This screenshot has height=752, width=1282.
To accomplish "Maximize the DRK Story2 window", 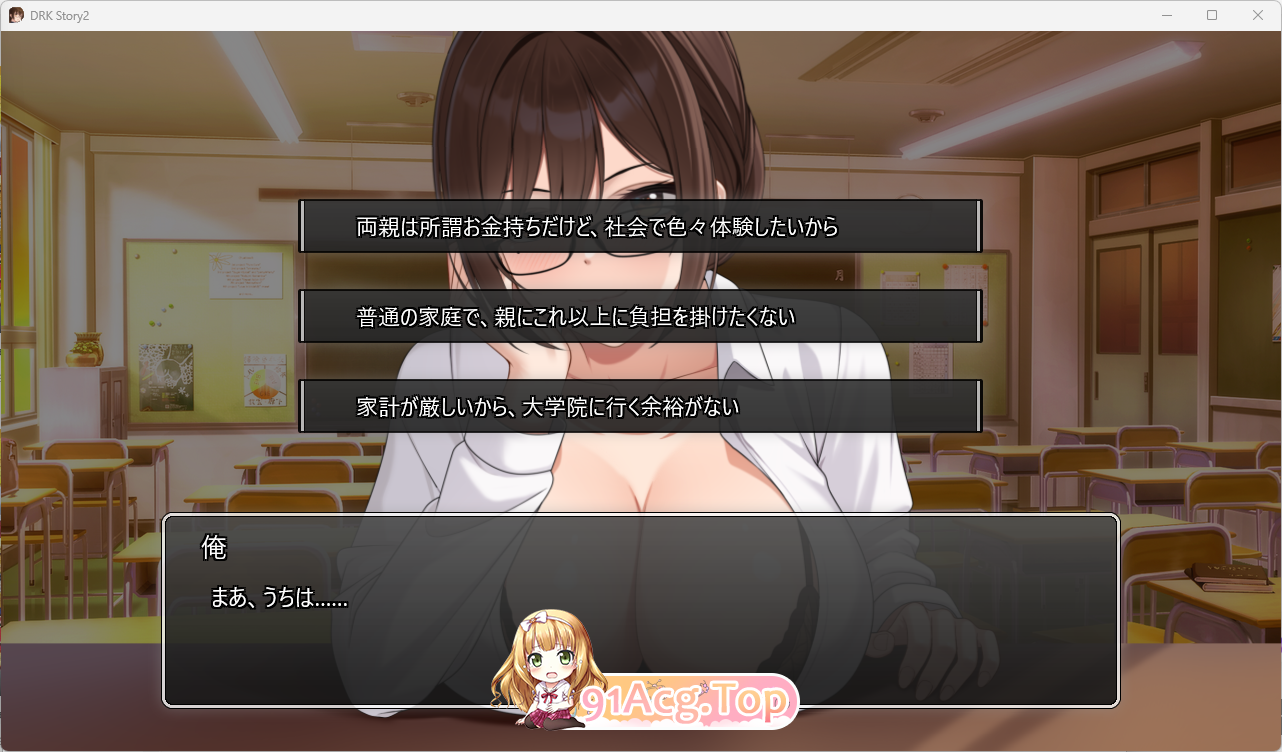I will point(1212,15).
